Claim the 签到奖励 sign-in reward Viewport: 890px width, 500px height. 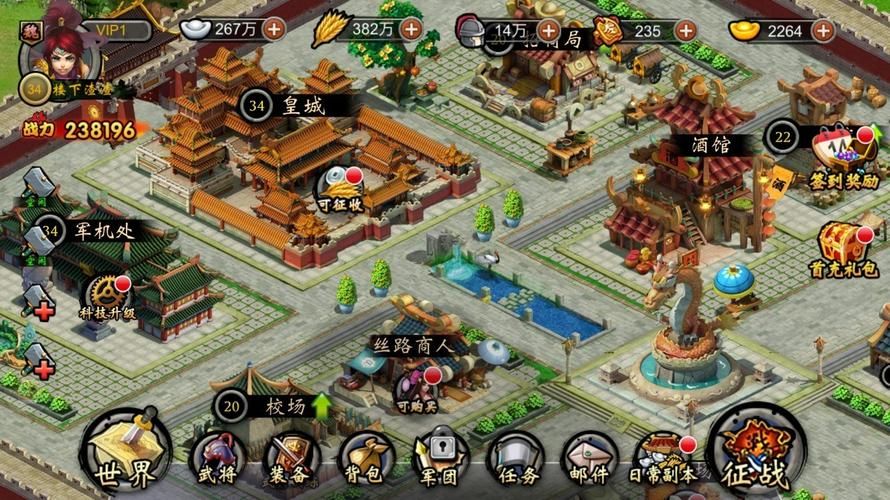pos(843,160)
